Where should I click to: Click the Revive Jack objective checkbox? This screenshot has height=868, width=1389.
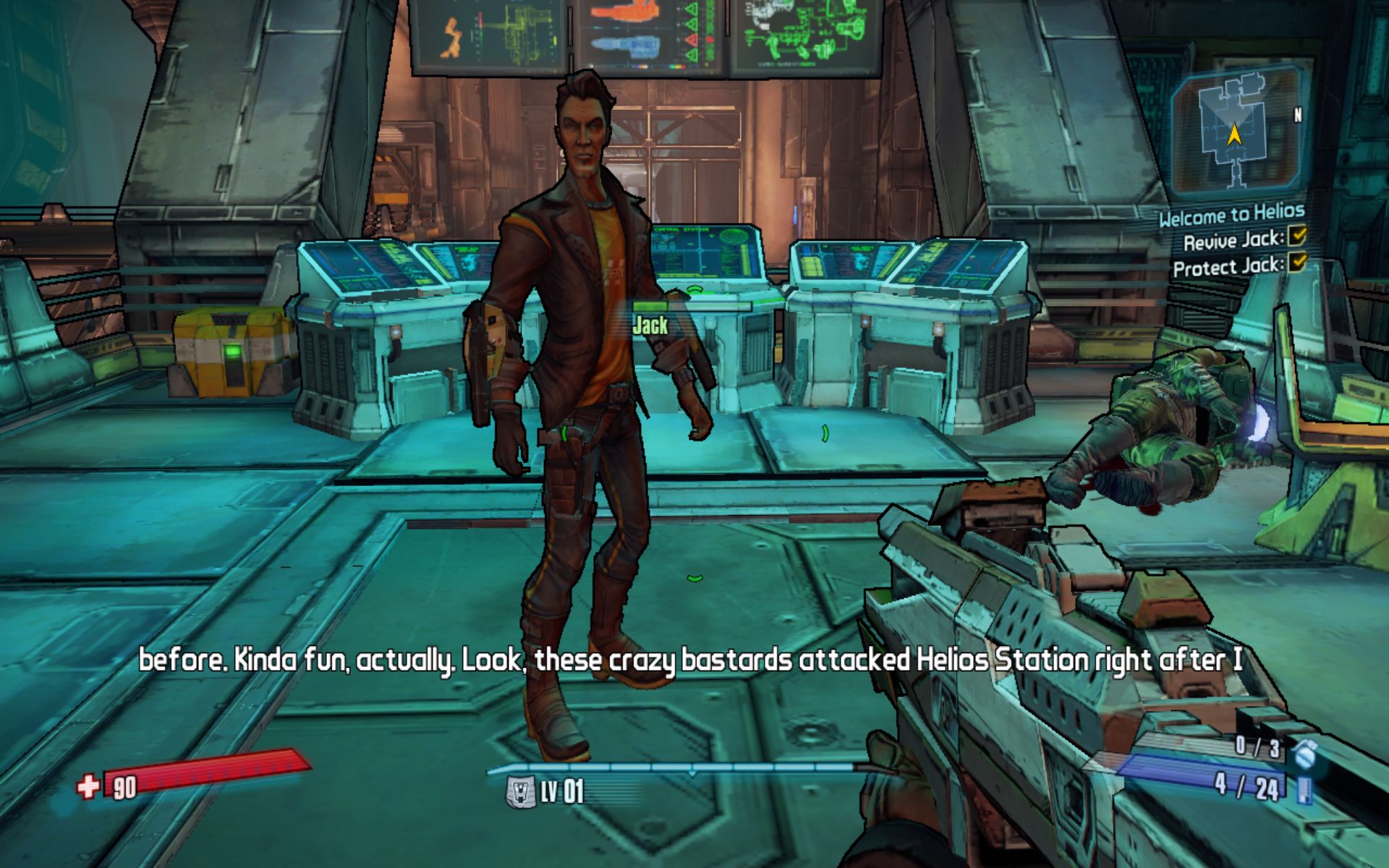pos(1297,236)
